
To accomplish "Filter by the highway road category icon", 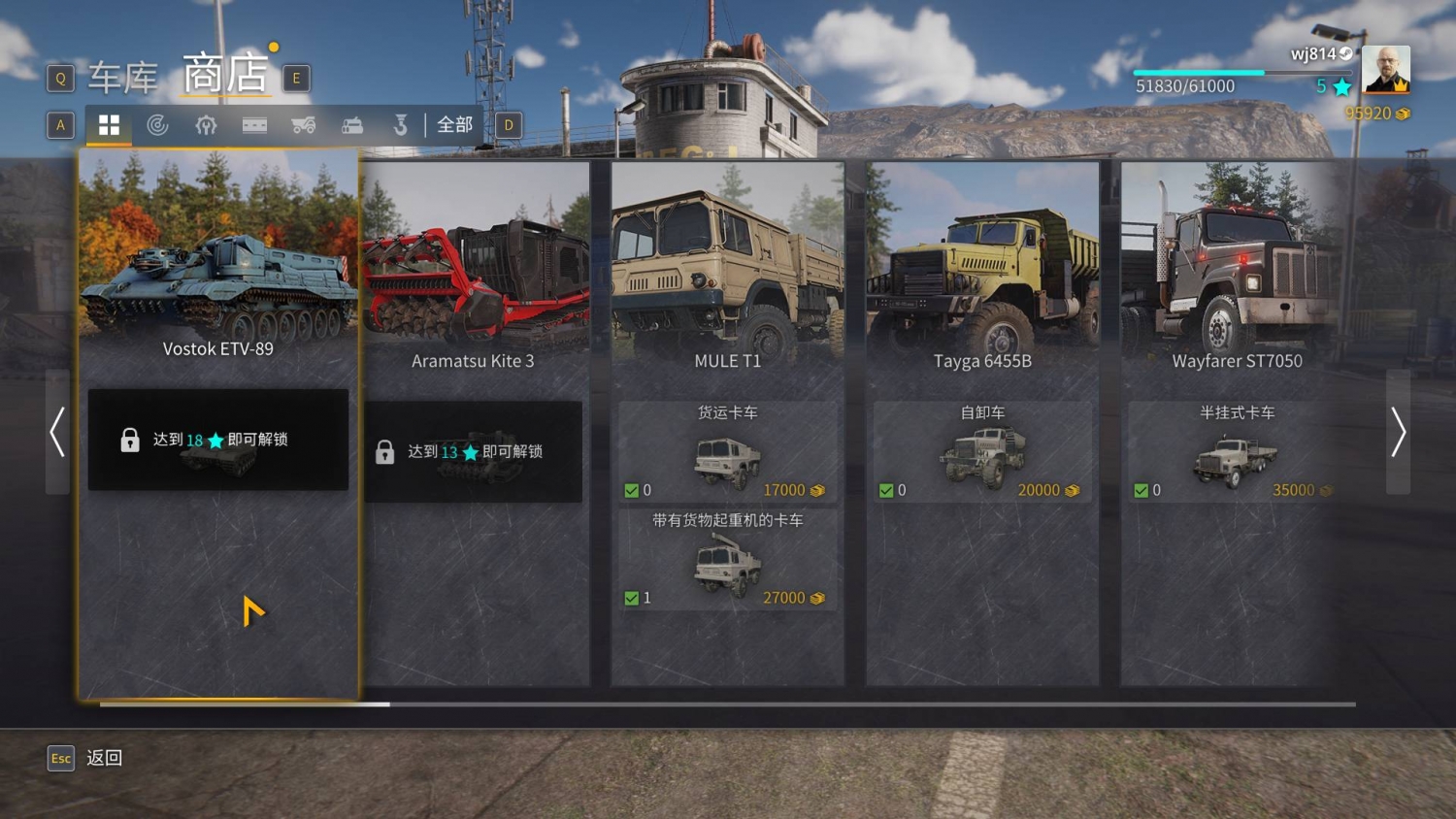I will (x=254, y=125).
